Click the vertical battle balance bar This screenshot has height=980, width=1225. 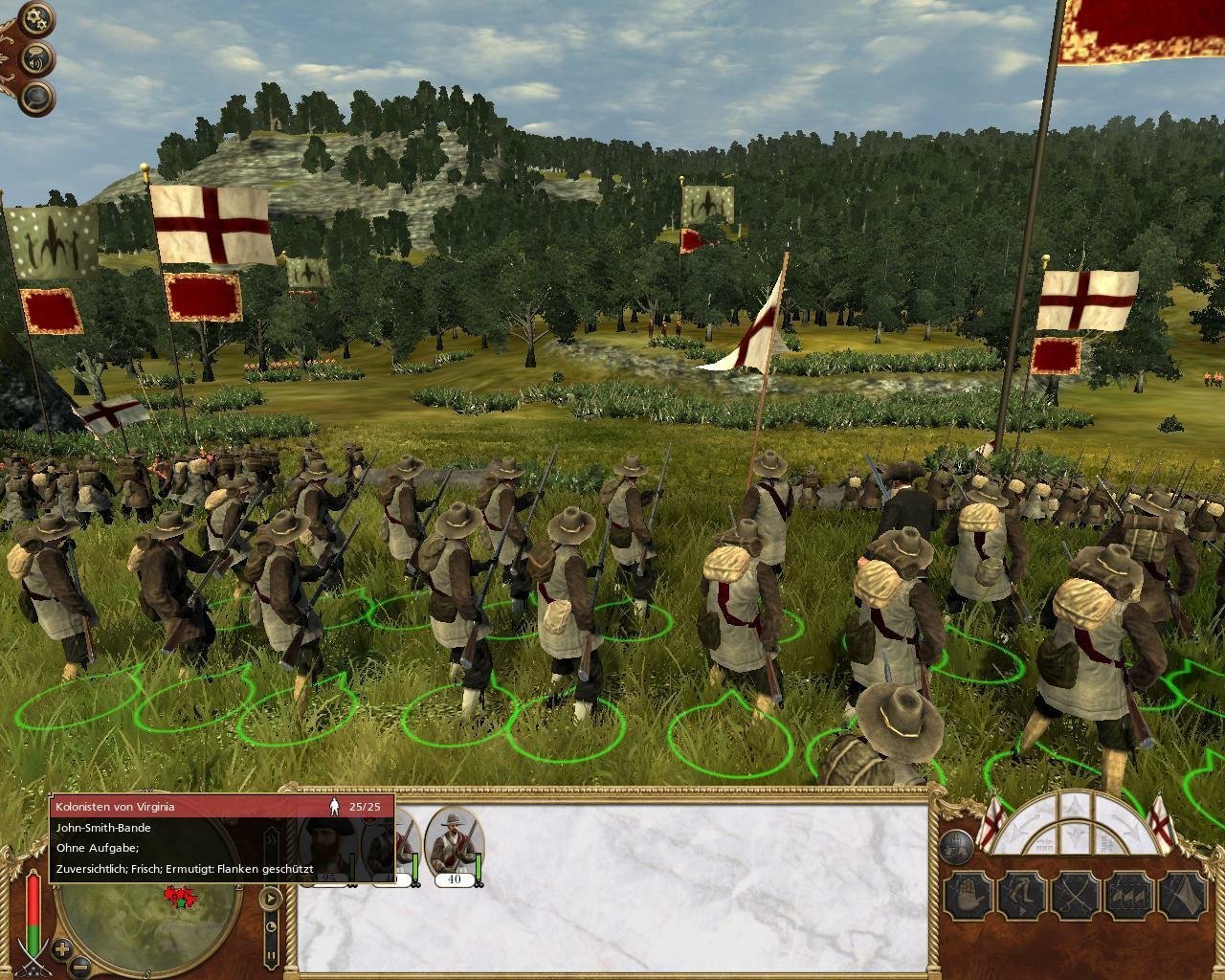click(x=33, y=907)
